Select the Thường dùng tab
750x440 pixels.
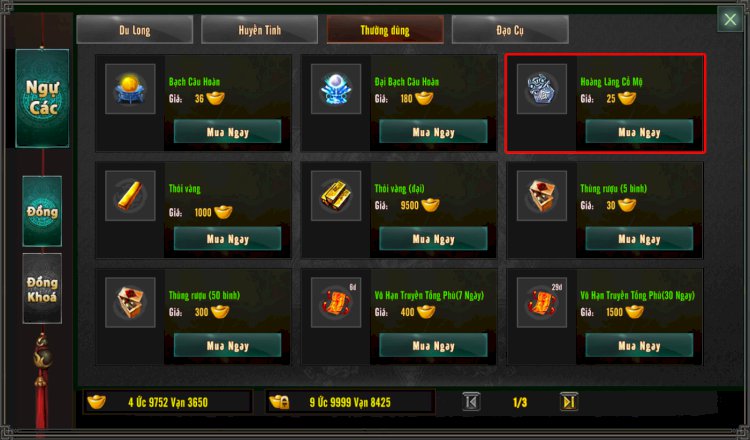click(x=386, y=30)
